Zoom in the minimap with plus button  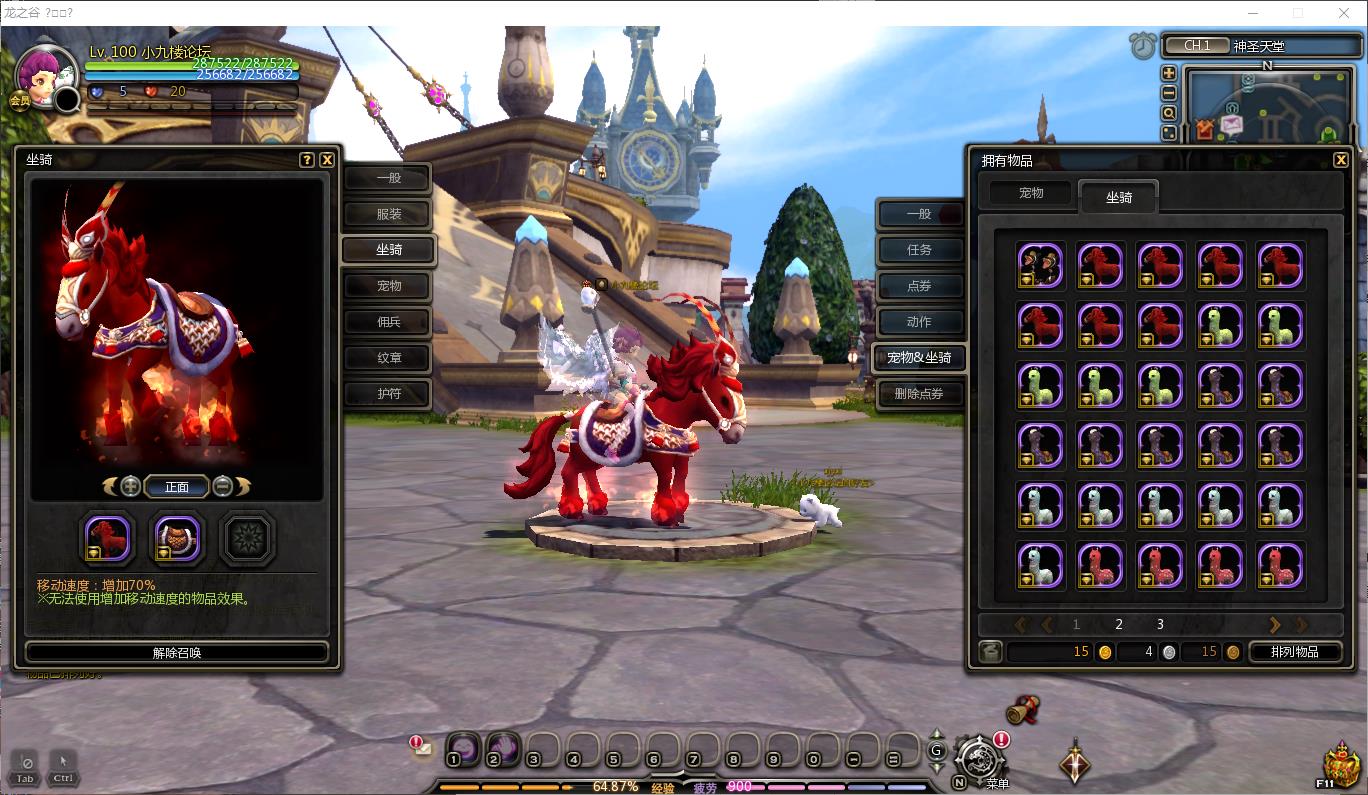click(x=1168, y=73)
